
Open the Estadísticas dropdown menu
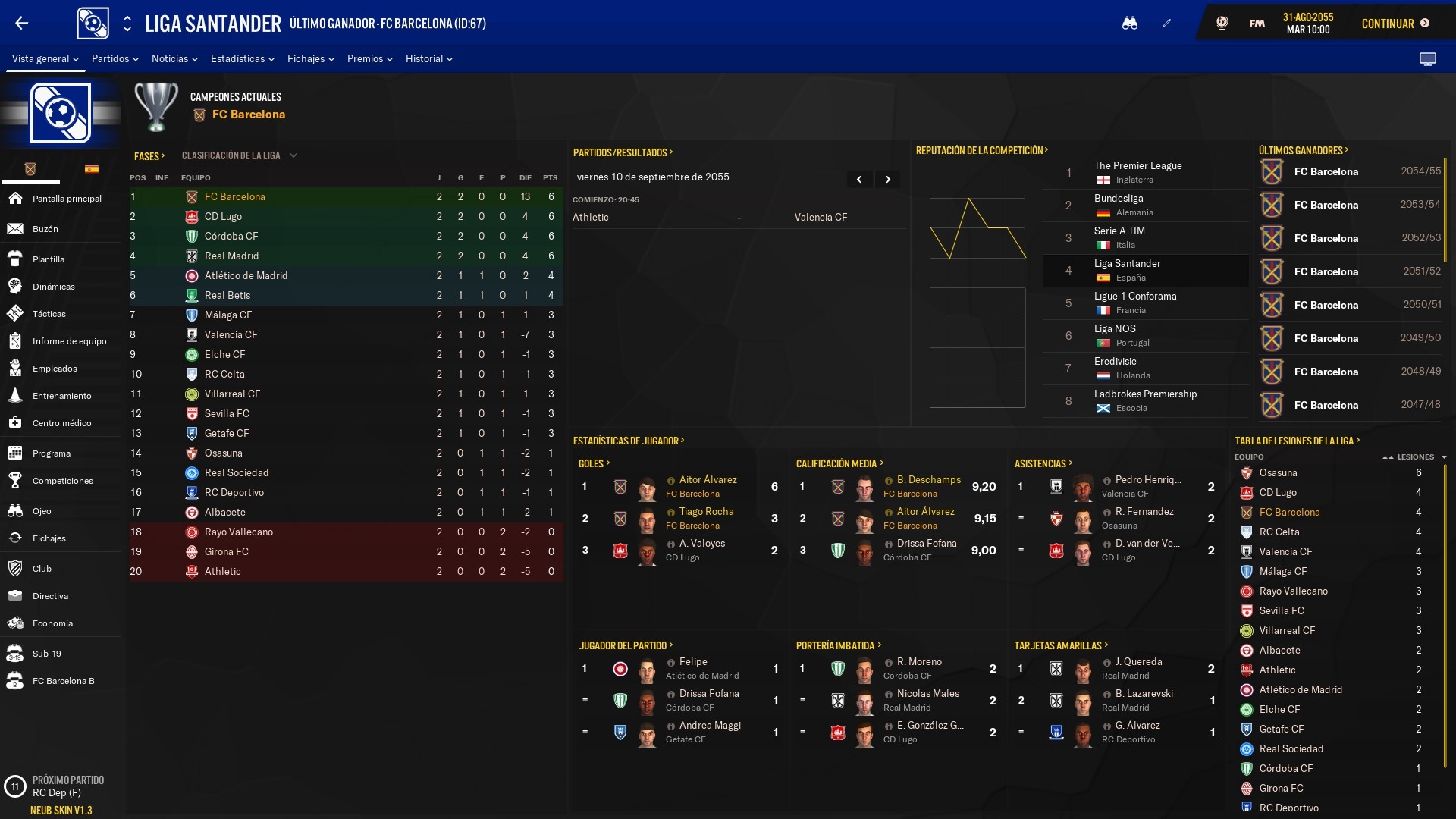click(x=242, y=58)
